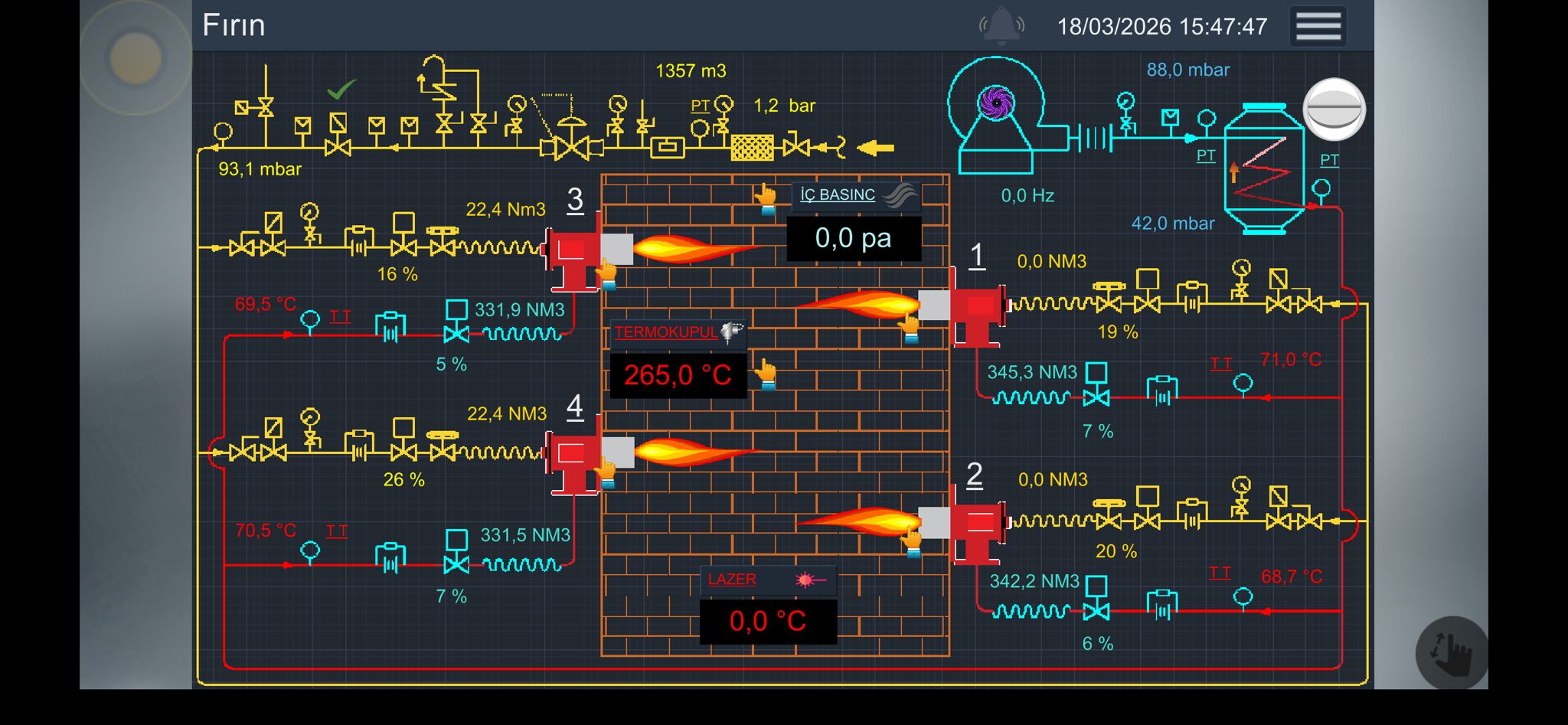Select the camera icon beside TERMOKUPUL

[731, 334]
